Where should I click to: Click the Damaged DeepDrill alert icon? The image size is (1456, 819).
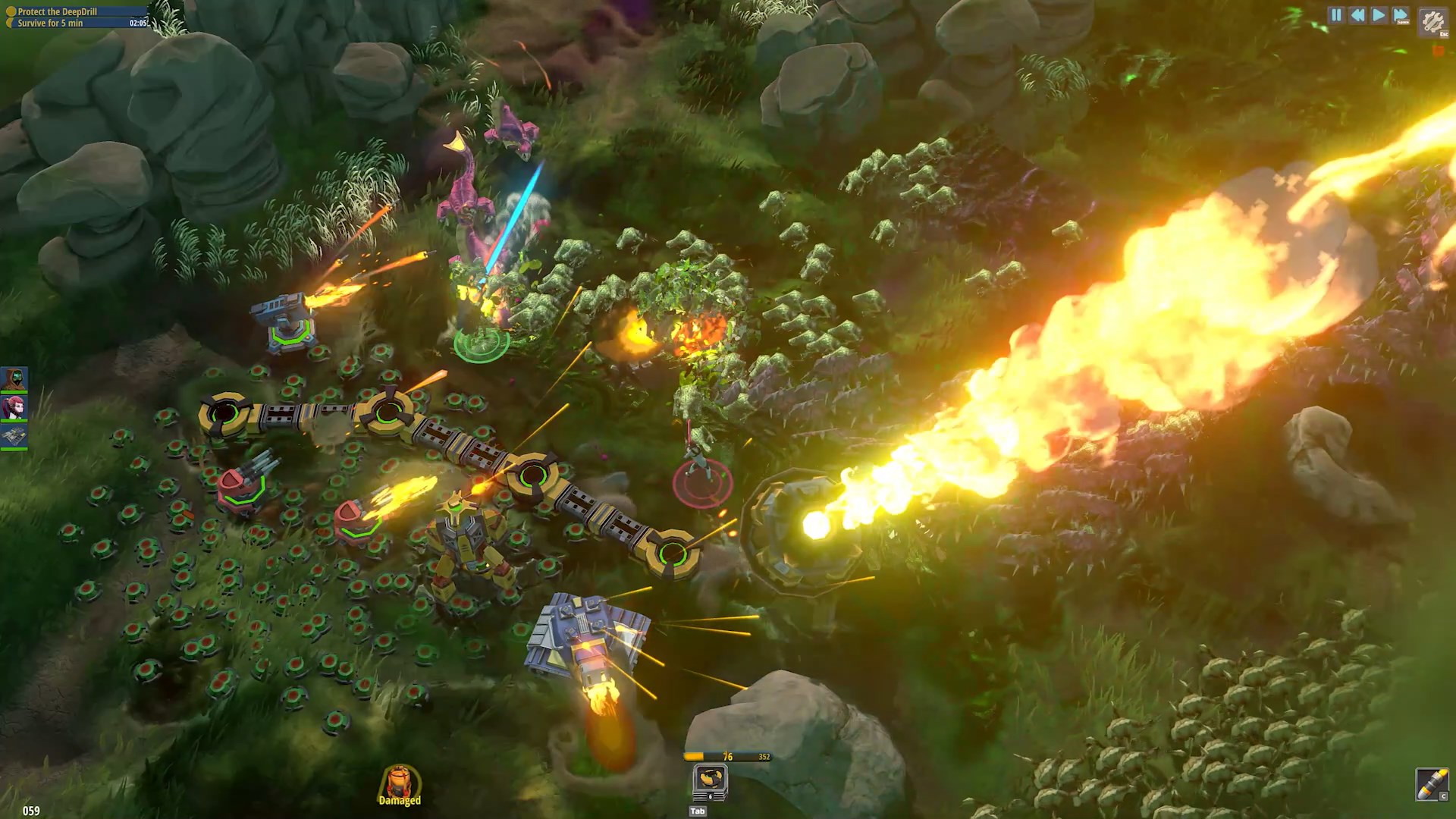click(400, 784)
